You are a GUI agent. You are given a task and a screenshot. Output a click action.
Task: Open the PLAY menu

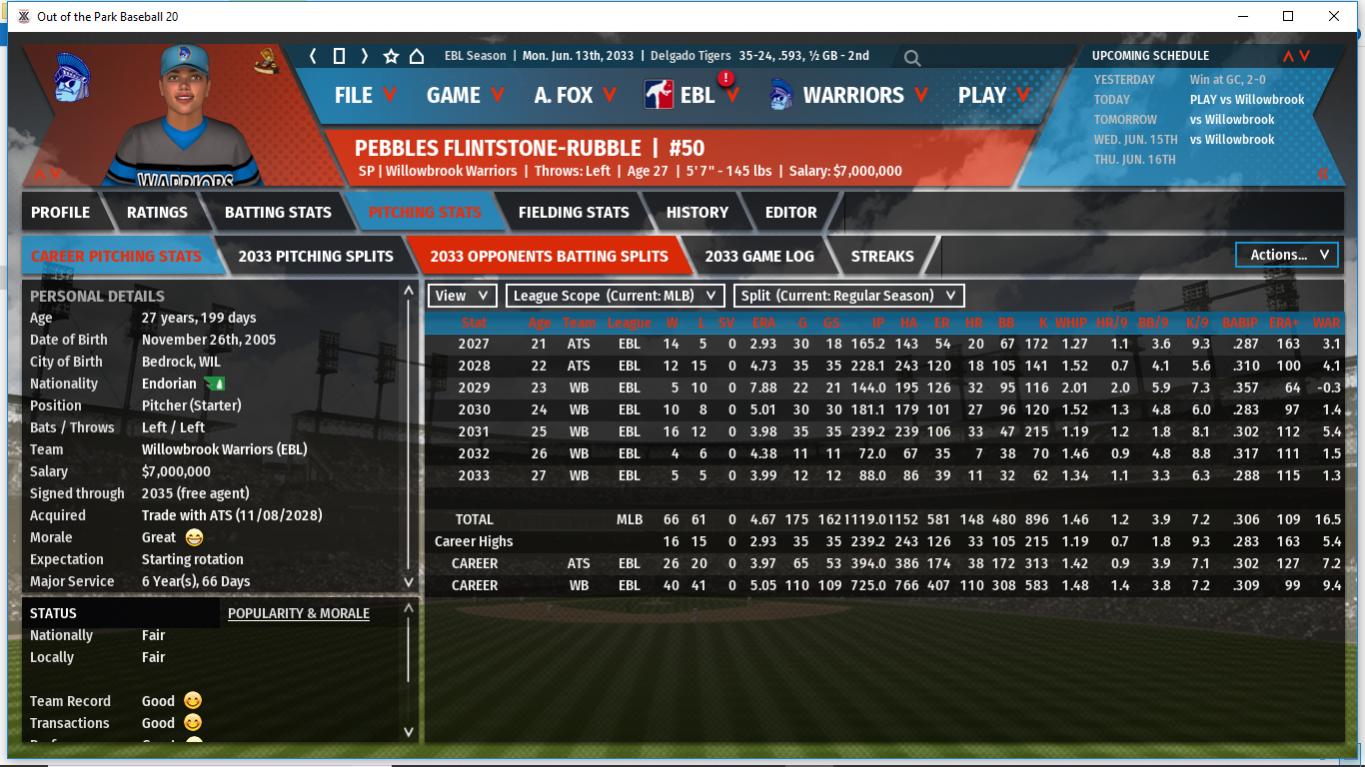pyautogui.click(x=993, y=95)
